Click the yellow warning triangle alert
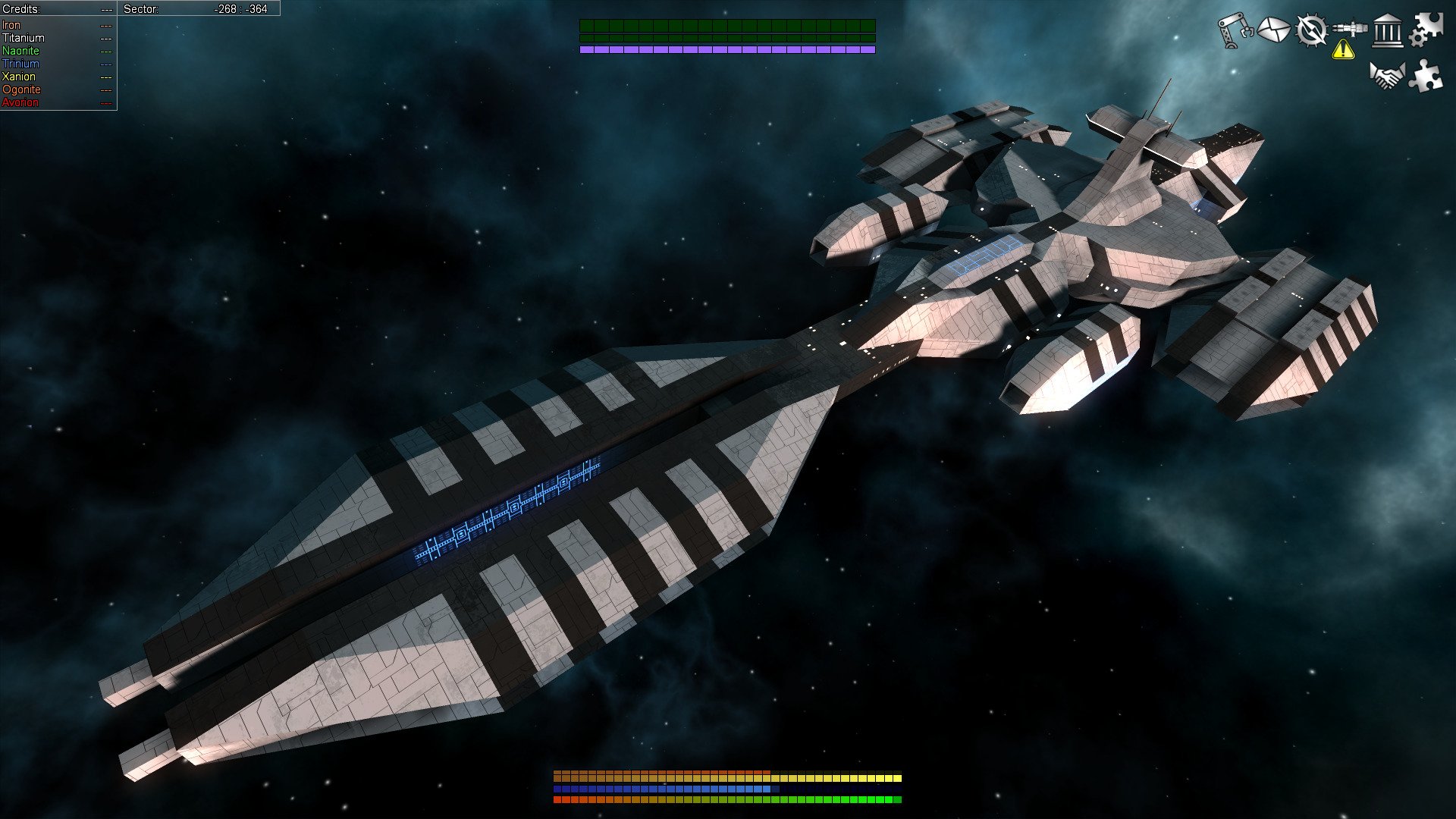1456x819 pixels. pyautogui.click(x=1344, y=50)
